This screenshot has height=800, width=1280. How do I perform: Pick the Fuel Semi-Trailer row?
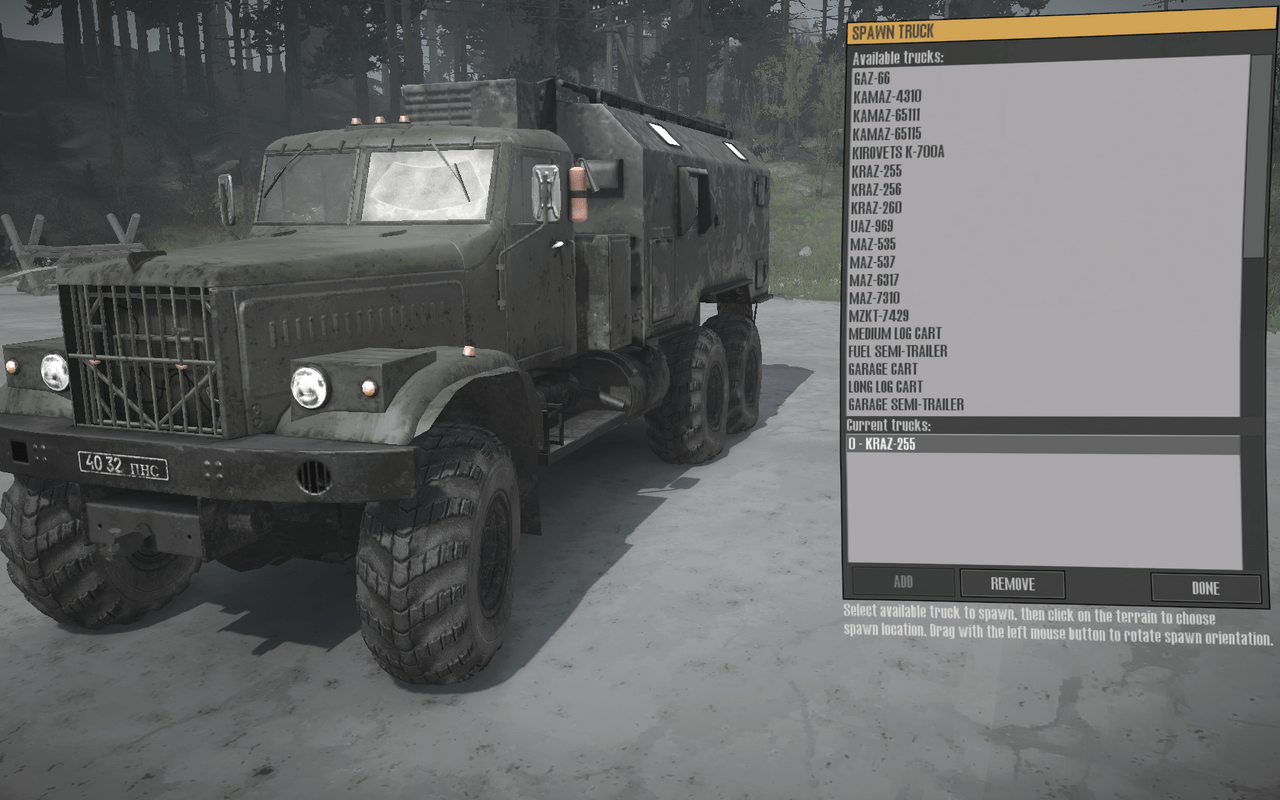click(x=898, y=351)
